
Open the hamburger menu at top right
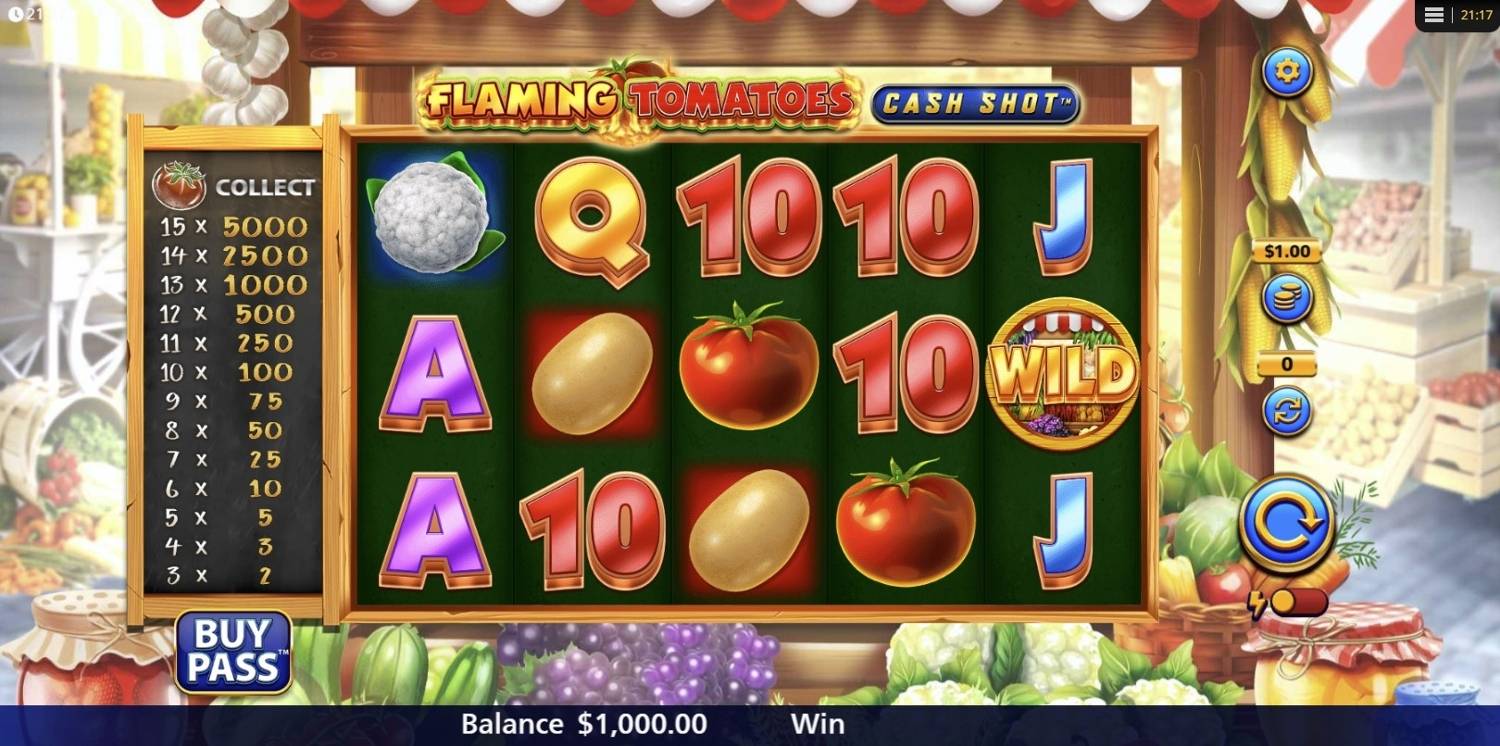(x=1434, y=14)
